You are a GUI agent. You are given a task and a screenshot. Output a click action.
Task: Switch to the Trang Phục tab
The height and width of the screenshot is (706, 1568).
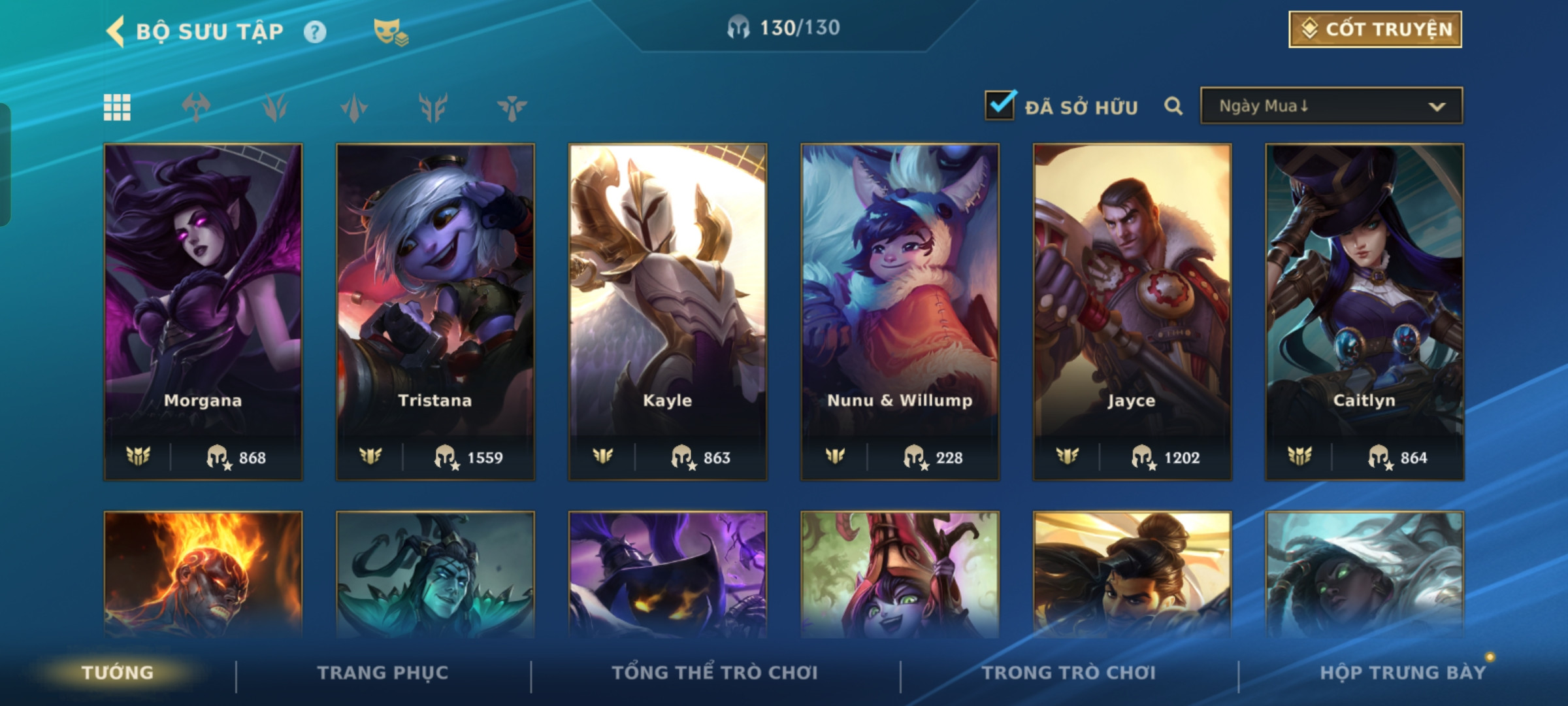point(383,673)
